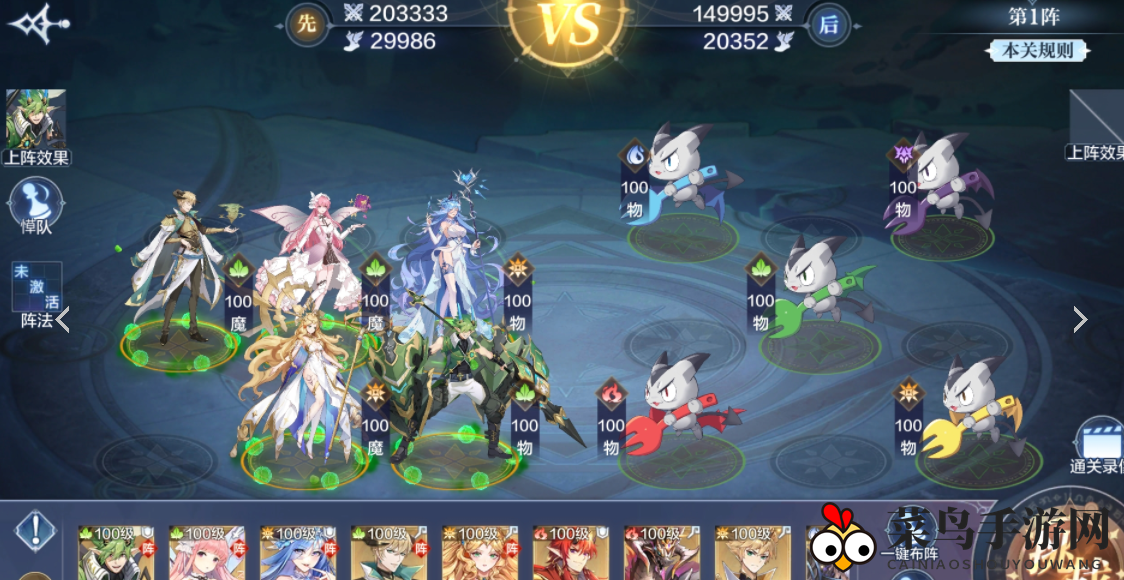The image size is (1124, 580).
Task: Open the exclamation mark info button
Action: 35,530
